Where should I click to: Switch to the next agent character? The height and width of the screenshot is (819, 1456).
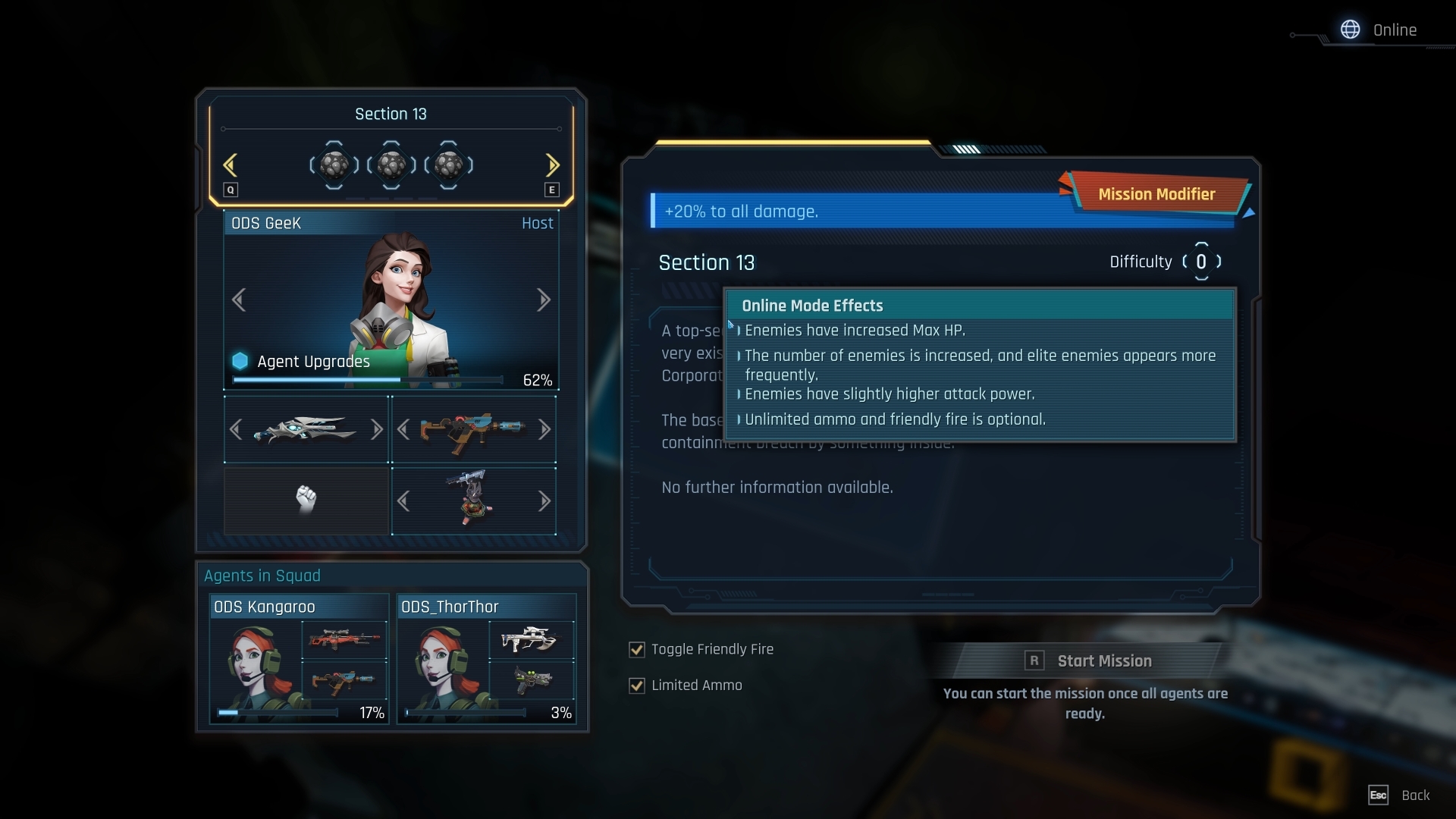[543, 300]
